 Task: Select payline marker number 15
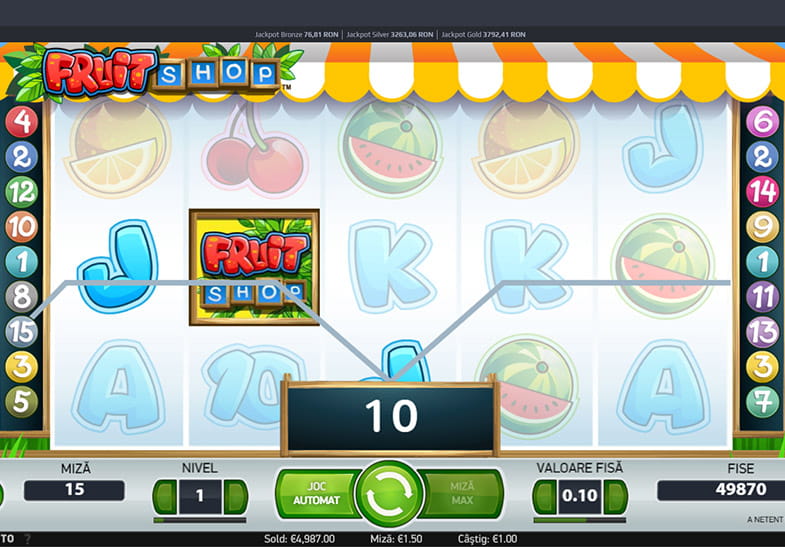tap(21, 331)
